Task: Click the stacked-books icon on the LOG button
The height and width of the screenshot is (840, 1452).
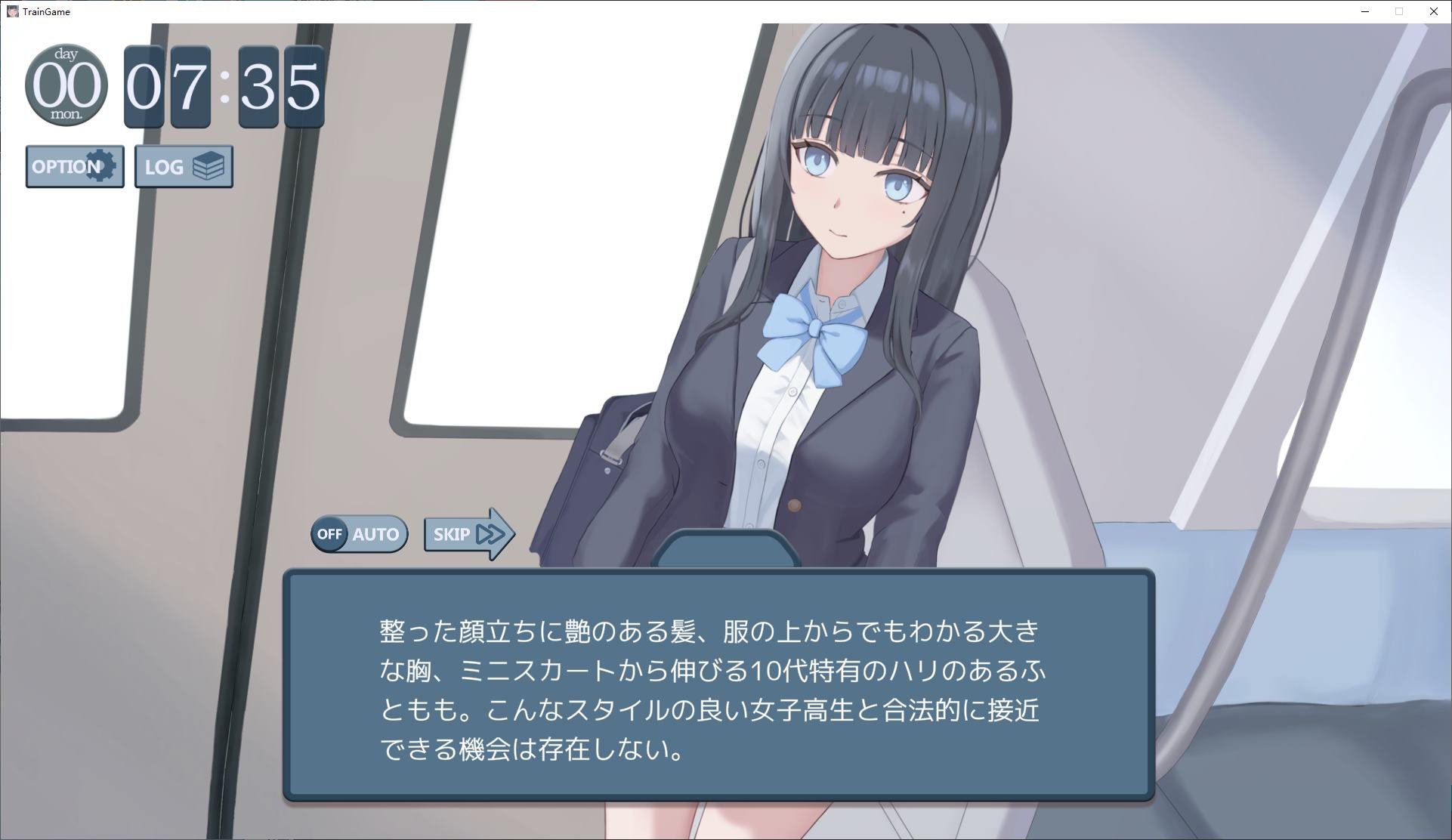Action: (209, 165)
